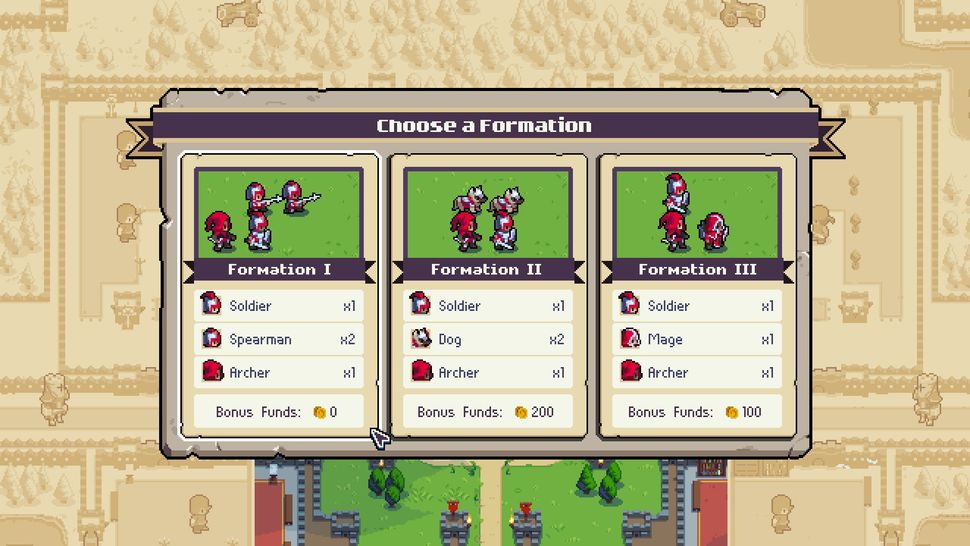Choose the Formation I card
The height and width of the screenshot is (546, 970).
(x=279, y=295)
